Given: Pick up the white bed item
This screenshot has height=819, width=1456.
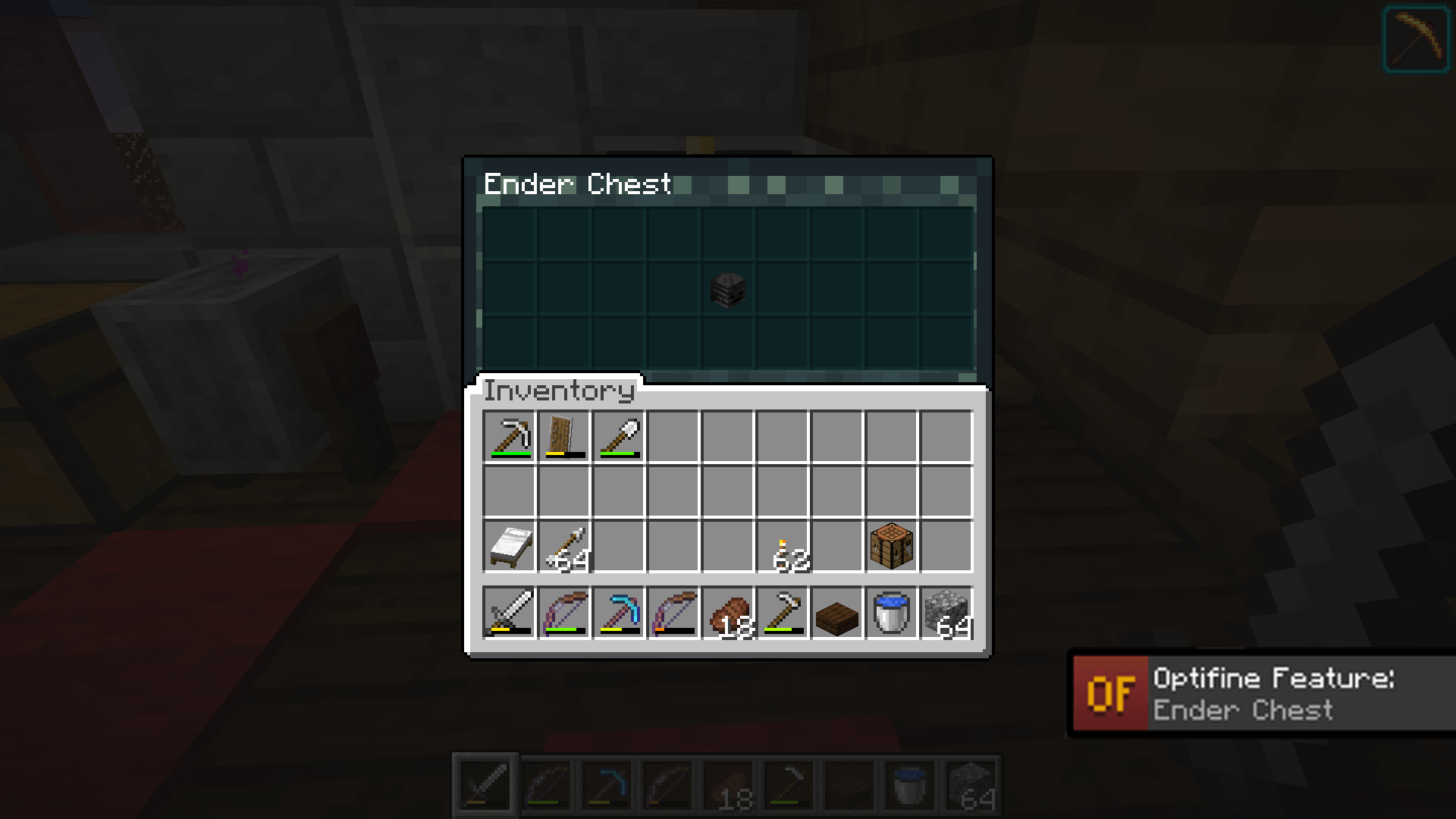Looking at the screenshot, I should click(510, 546).
